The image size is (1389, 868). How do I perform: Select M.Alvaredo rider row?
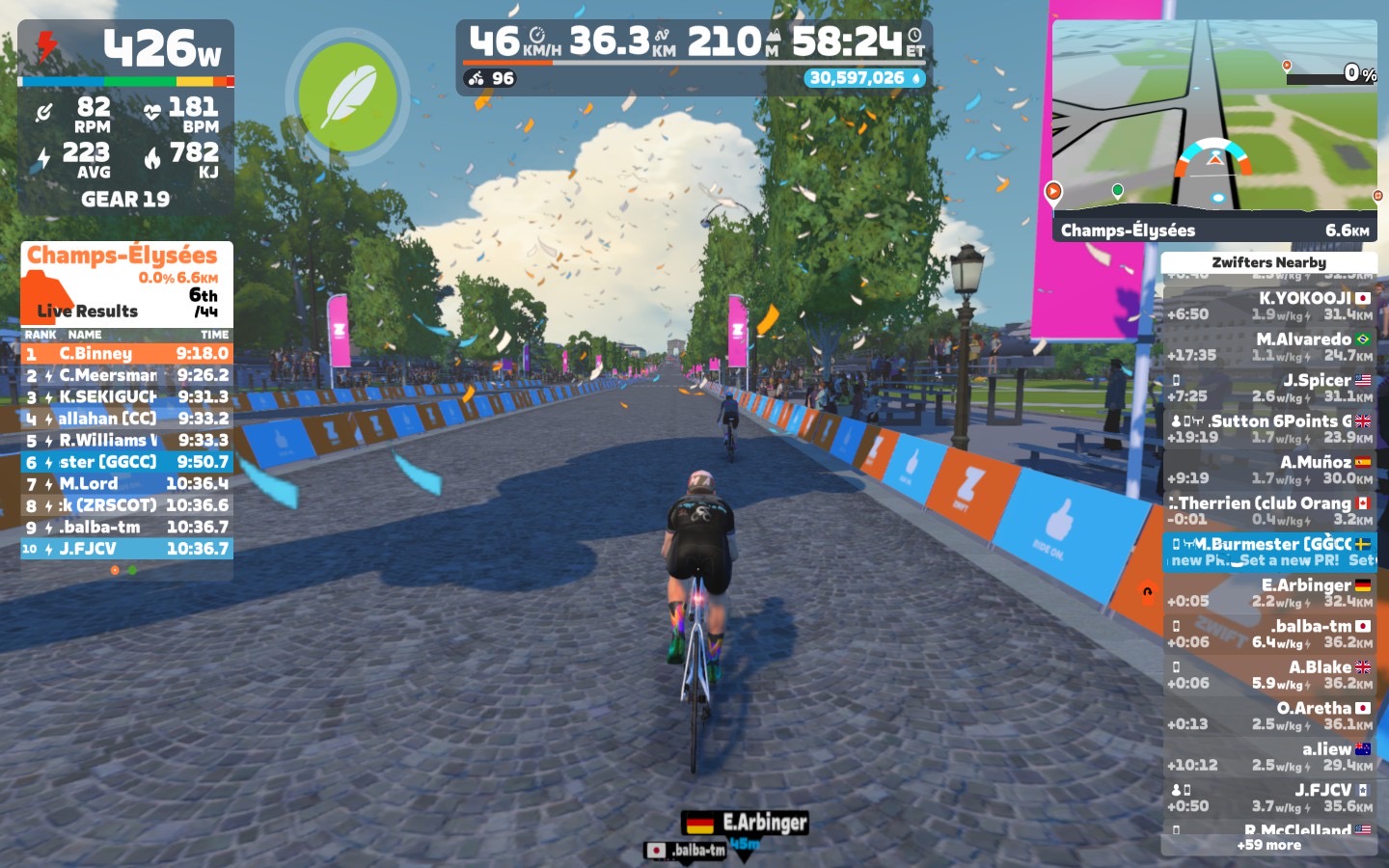pos(1269,347)
